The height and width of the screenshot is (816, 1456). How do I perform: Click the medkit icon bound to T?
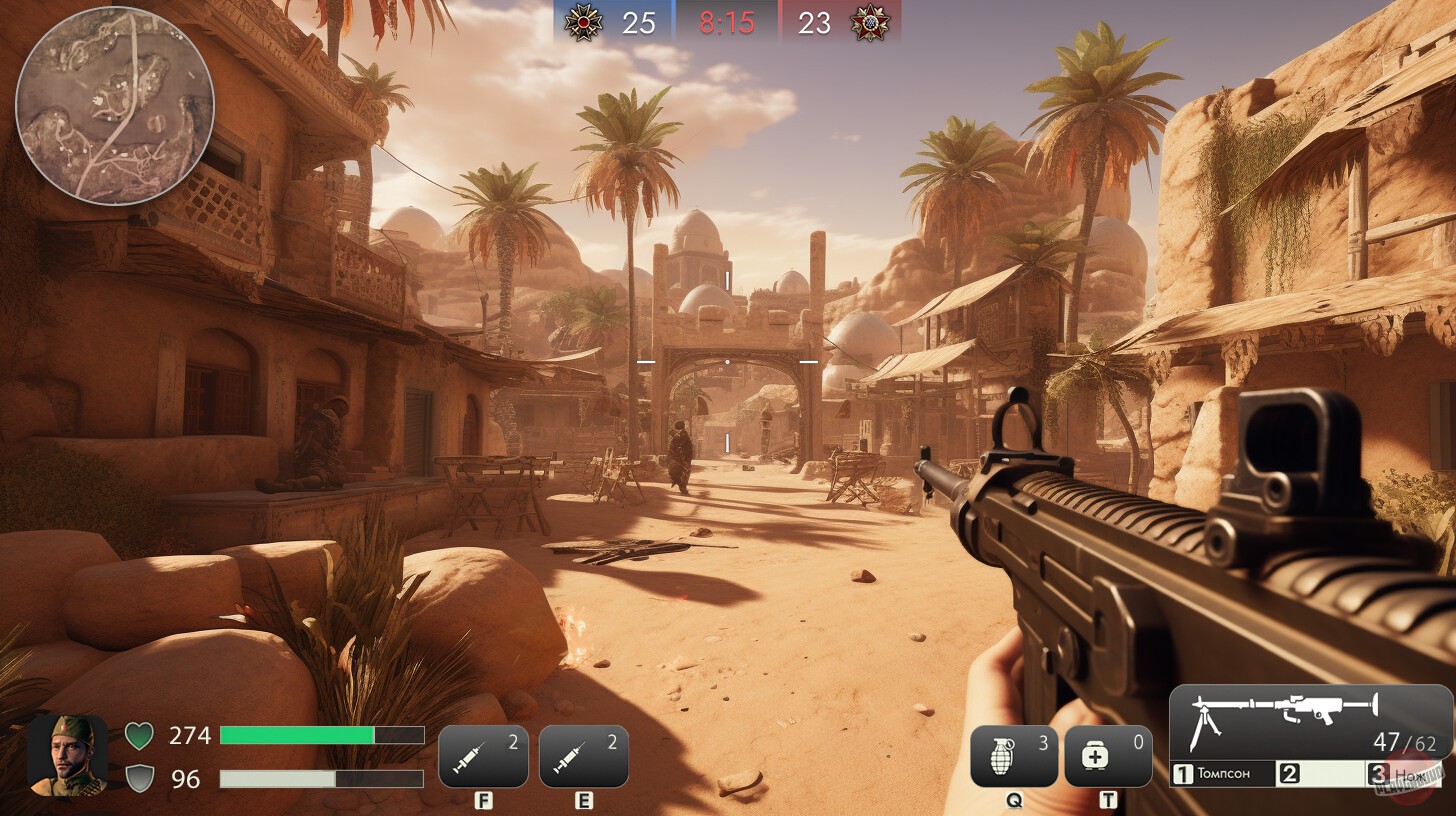(1110, 756)
